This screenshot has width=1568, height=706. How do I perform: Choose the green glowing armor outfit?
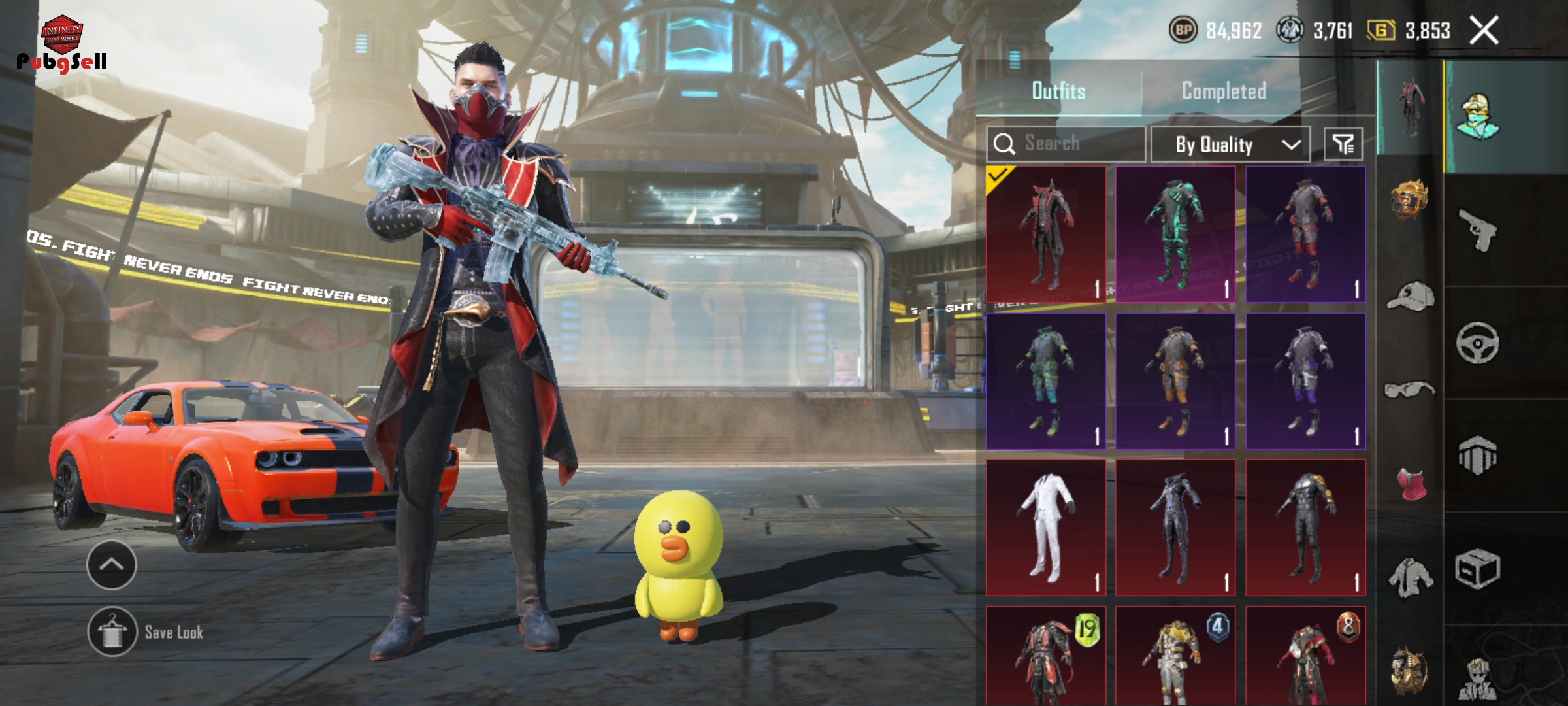pyautogui.click(x=1175, y=234)
